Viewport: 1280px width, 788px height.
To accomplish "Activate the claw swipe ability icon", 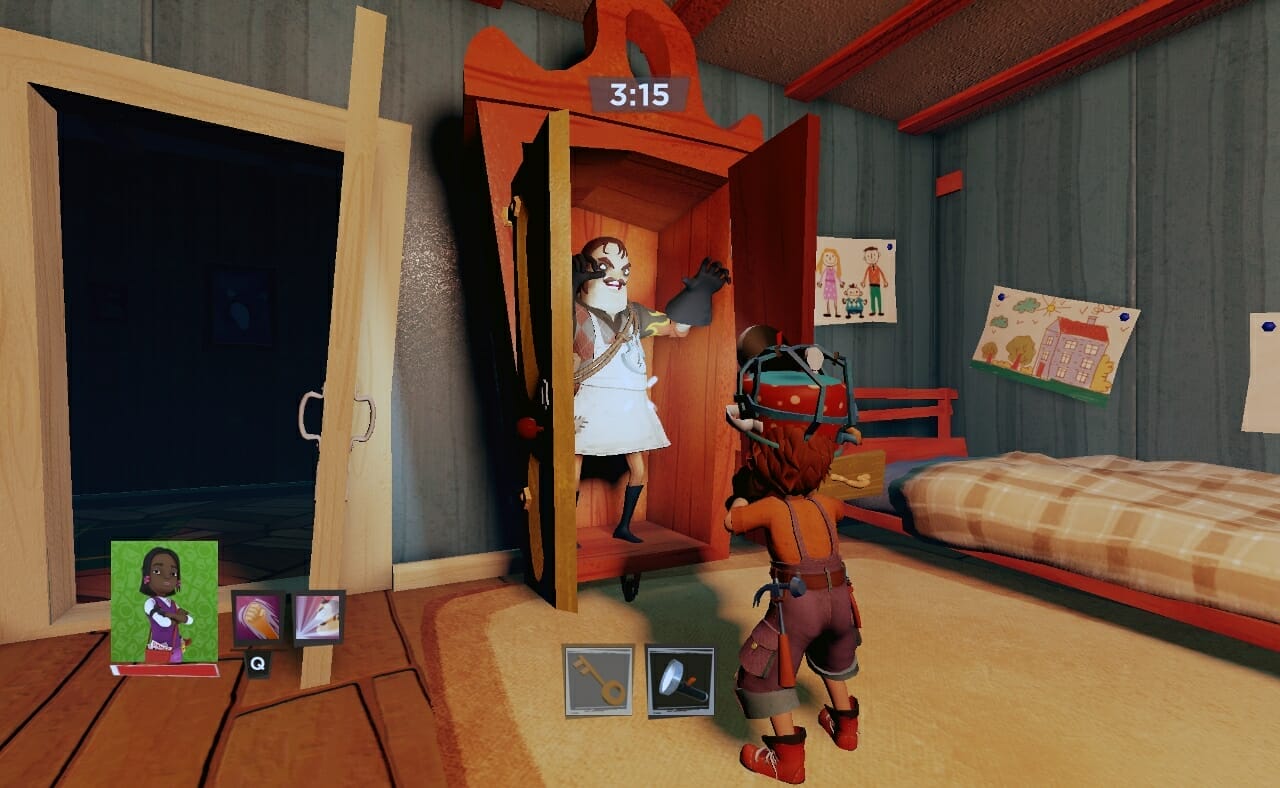I will (318, 618).
